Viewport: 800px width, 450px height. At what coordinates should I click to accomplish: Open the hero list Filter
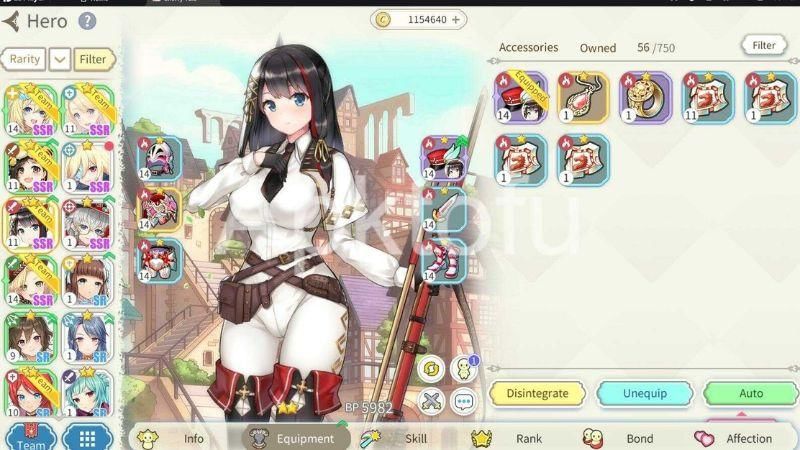pos(93,59)
